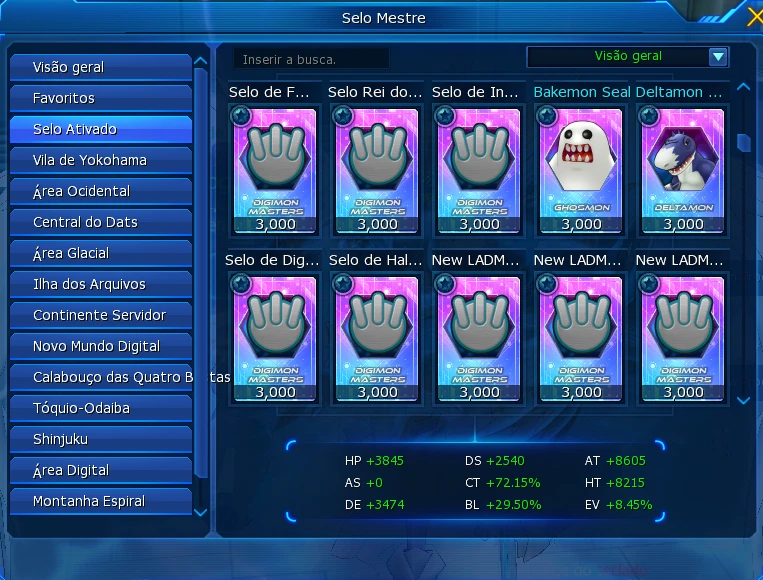Expand the Visão geral filter dropdown

(717, 57)
